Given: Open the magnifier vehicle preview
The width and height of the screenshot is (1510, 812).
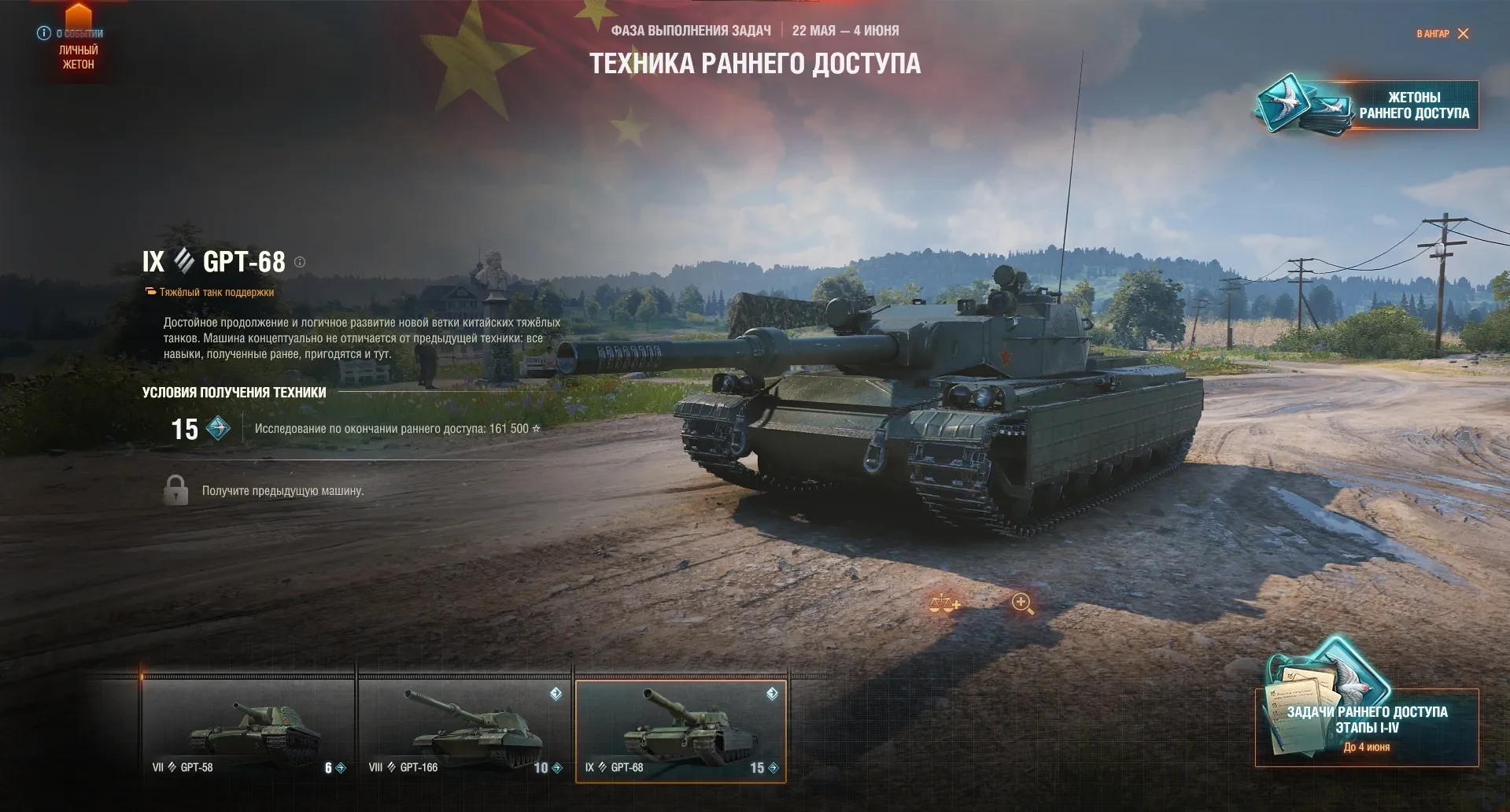Looking at the screenshot, I should (1022, 603).
